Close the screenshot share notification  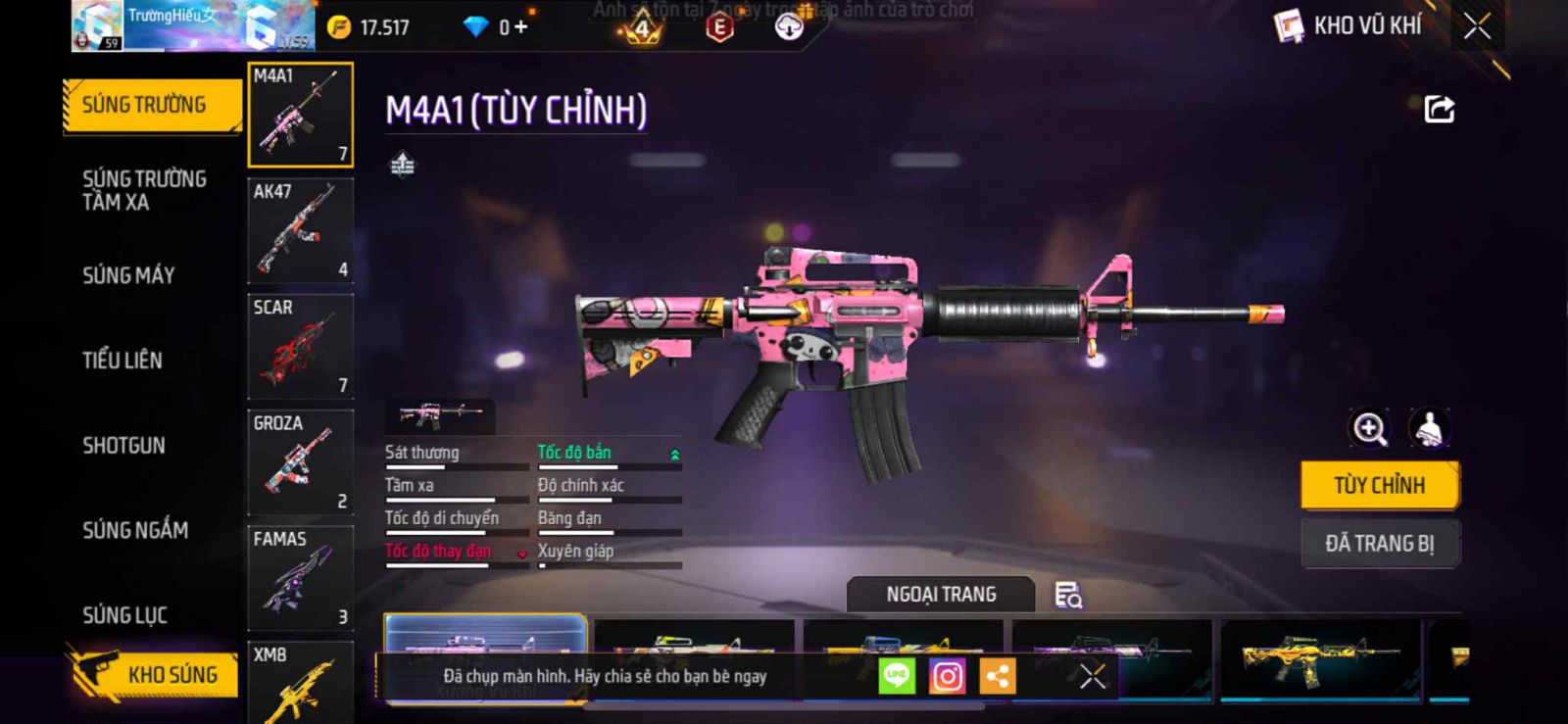[x=1093, y=676]
